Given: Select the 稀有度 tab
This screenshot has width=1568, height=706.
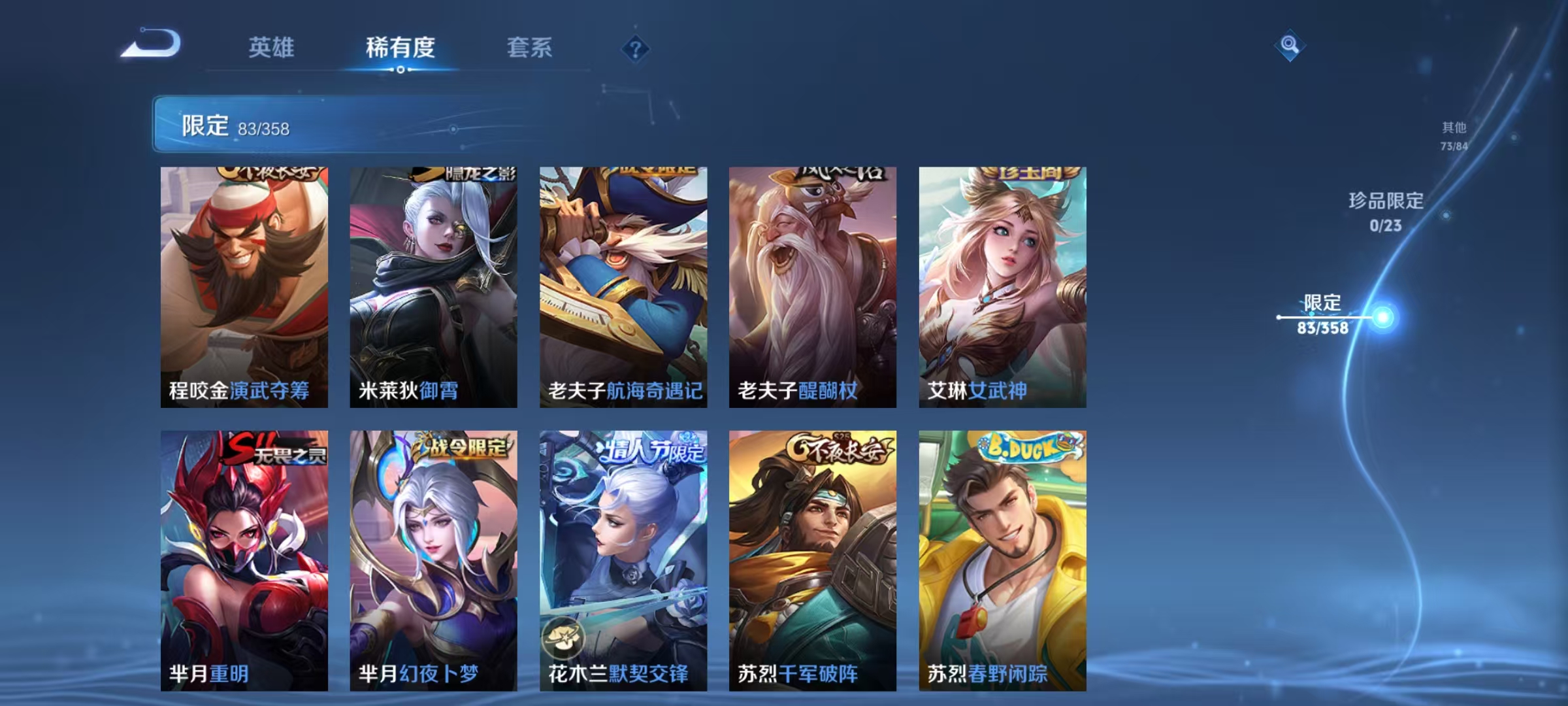Looking at the screenshot, I should coord(401,48).
